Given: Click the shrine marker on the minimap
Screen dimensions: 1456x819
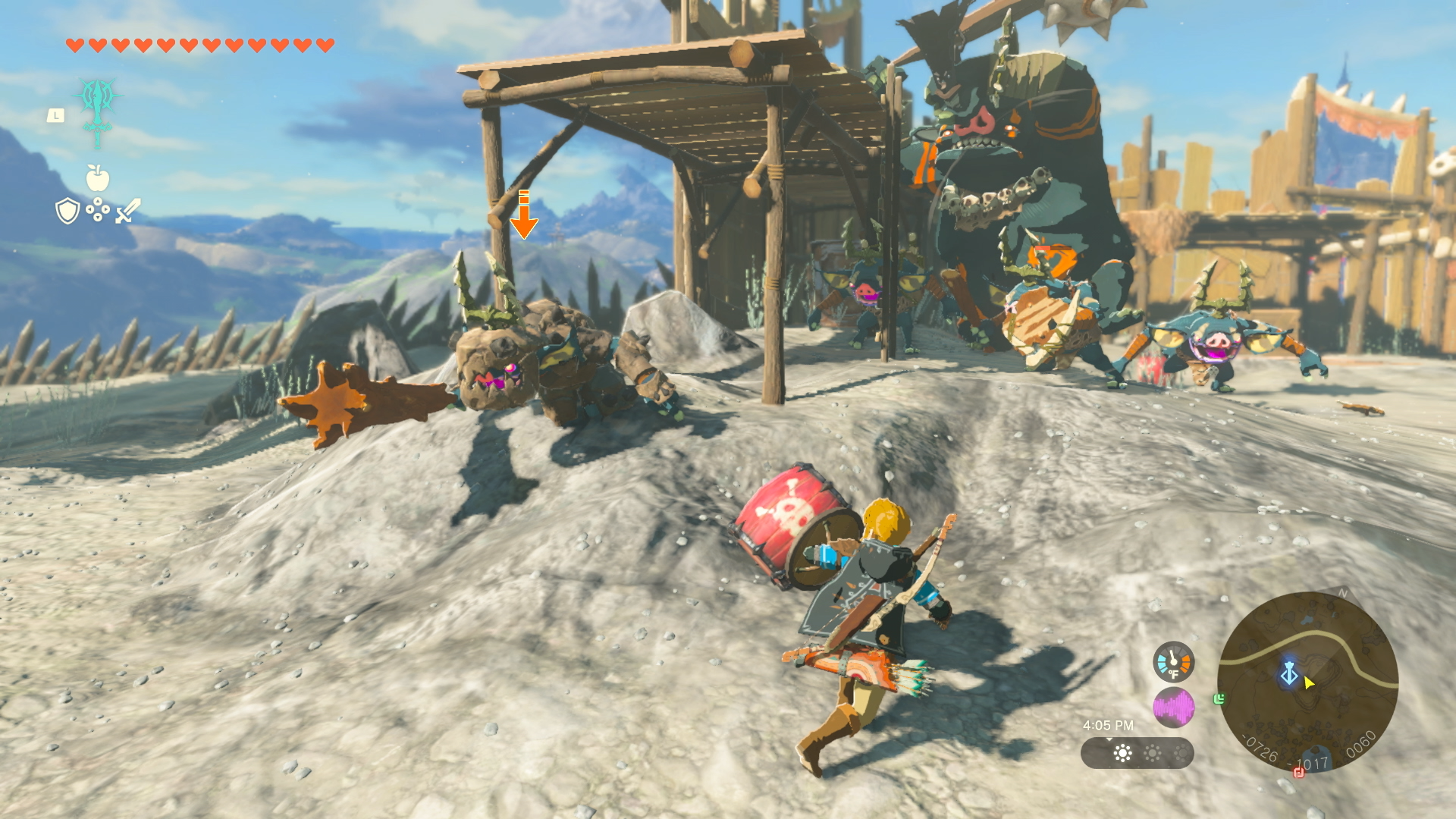Looking at the screenshot, I should pos(1288,673).
